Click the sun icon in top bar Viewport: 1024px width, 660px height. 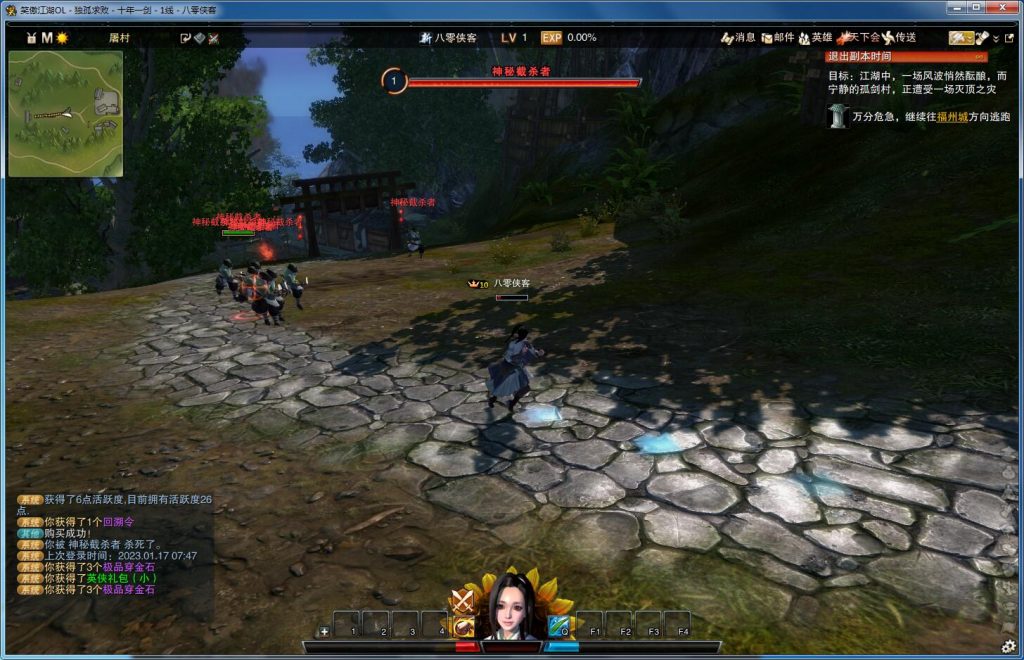(x=62, y=37)
